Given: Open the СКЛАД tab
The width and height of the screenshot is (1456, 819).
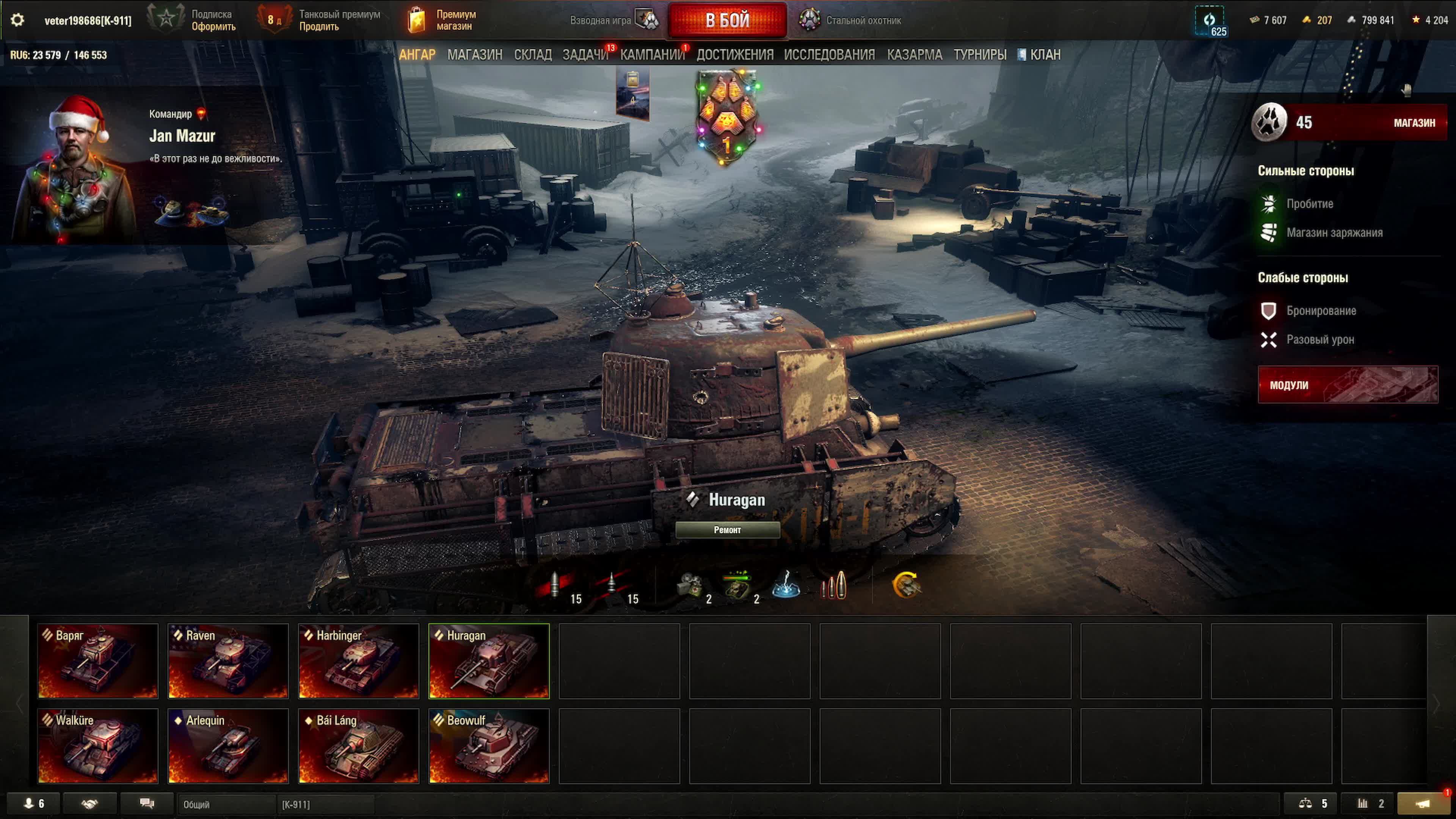Looking at the screenshot, I should (532, 55).
